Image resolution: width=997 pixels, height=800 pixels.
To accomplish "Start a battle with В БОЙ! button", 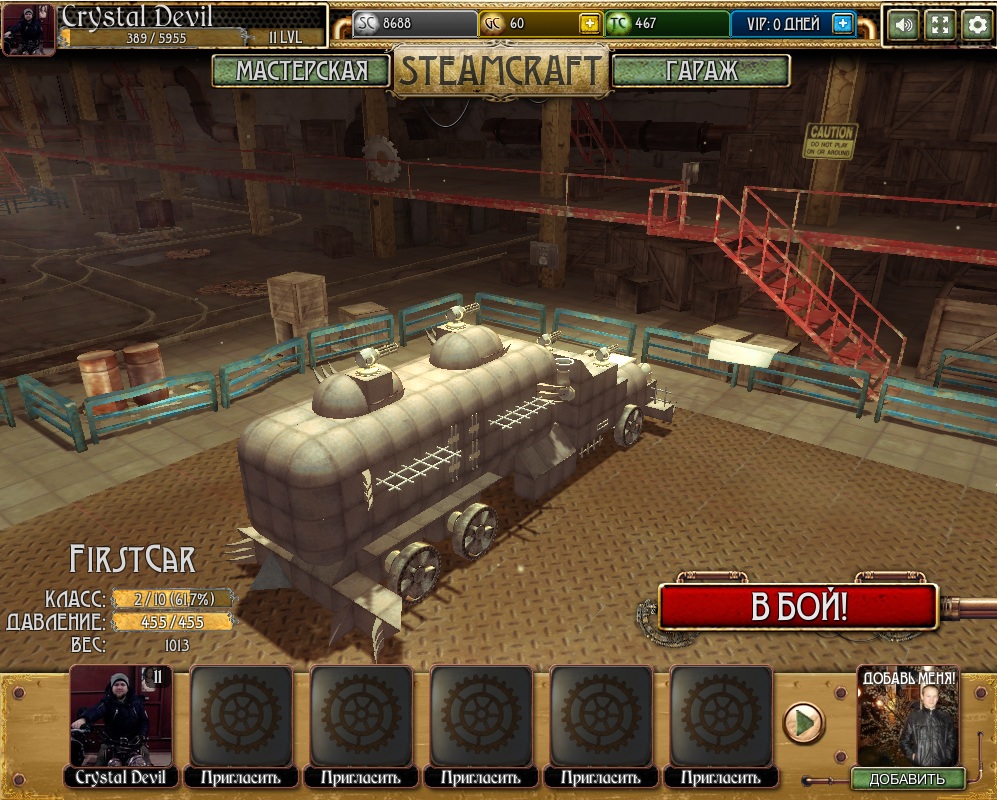I will [798, 607].
